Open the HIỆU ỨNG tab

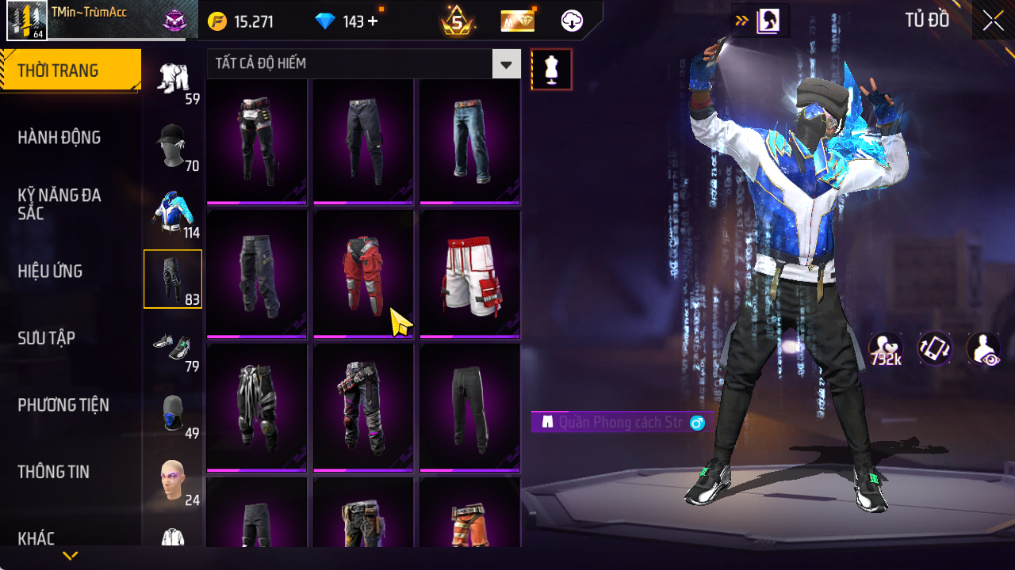(x=50, y=271)
